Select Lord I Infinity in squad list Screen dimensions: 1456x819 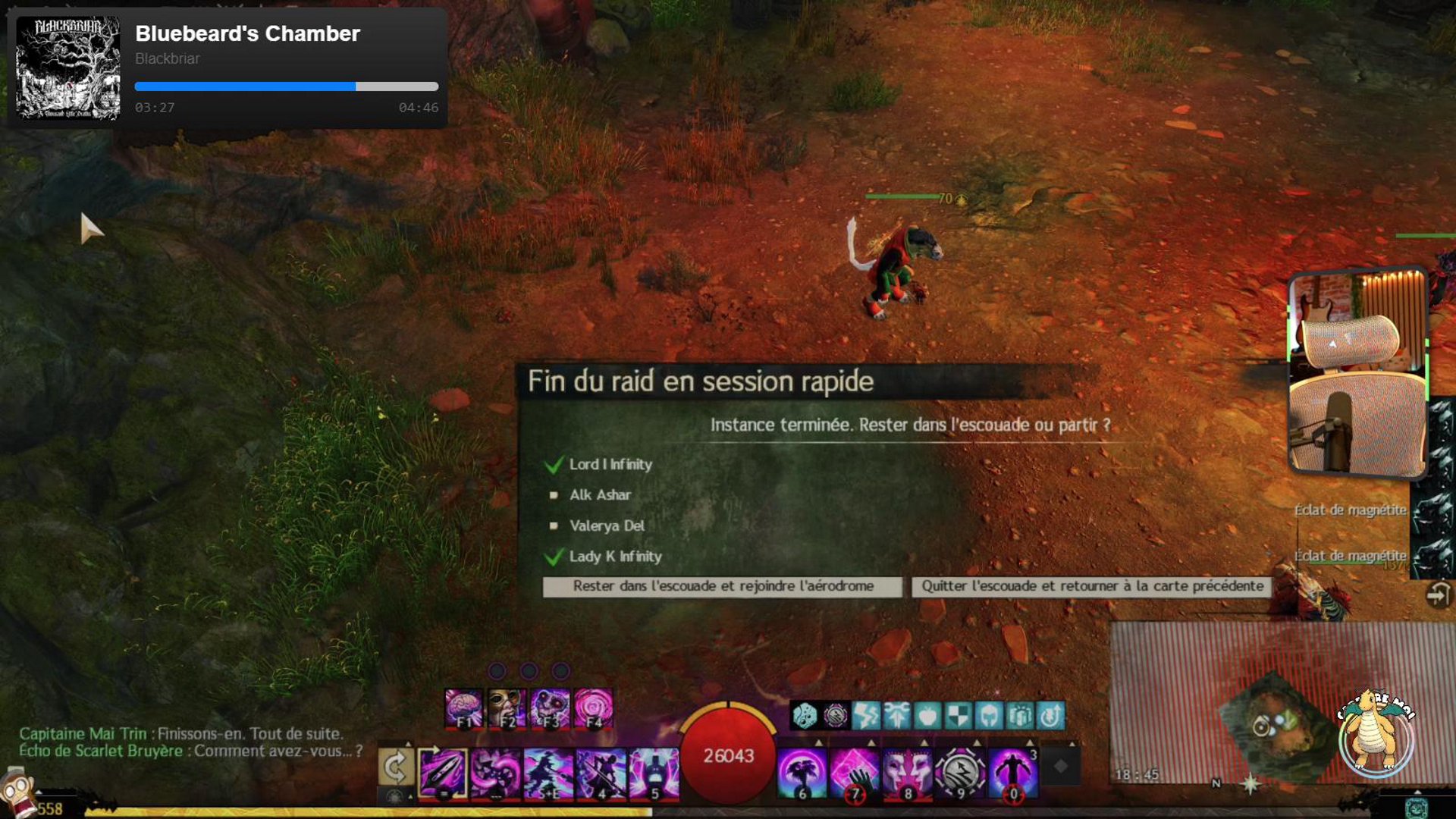tap(610, 464)
